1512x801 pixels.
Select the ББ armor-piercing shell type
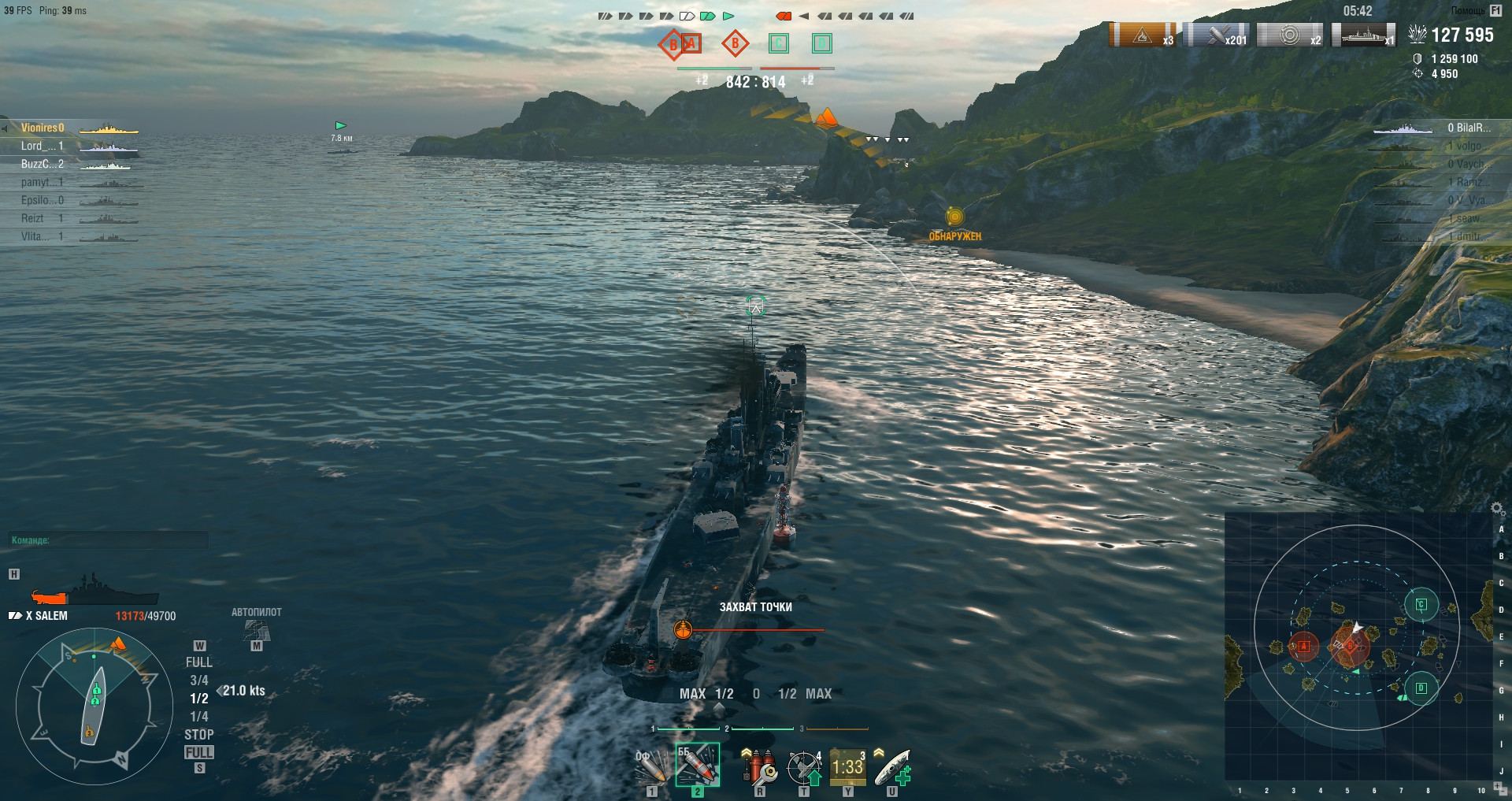click(697, 766)
